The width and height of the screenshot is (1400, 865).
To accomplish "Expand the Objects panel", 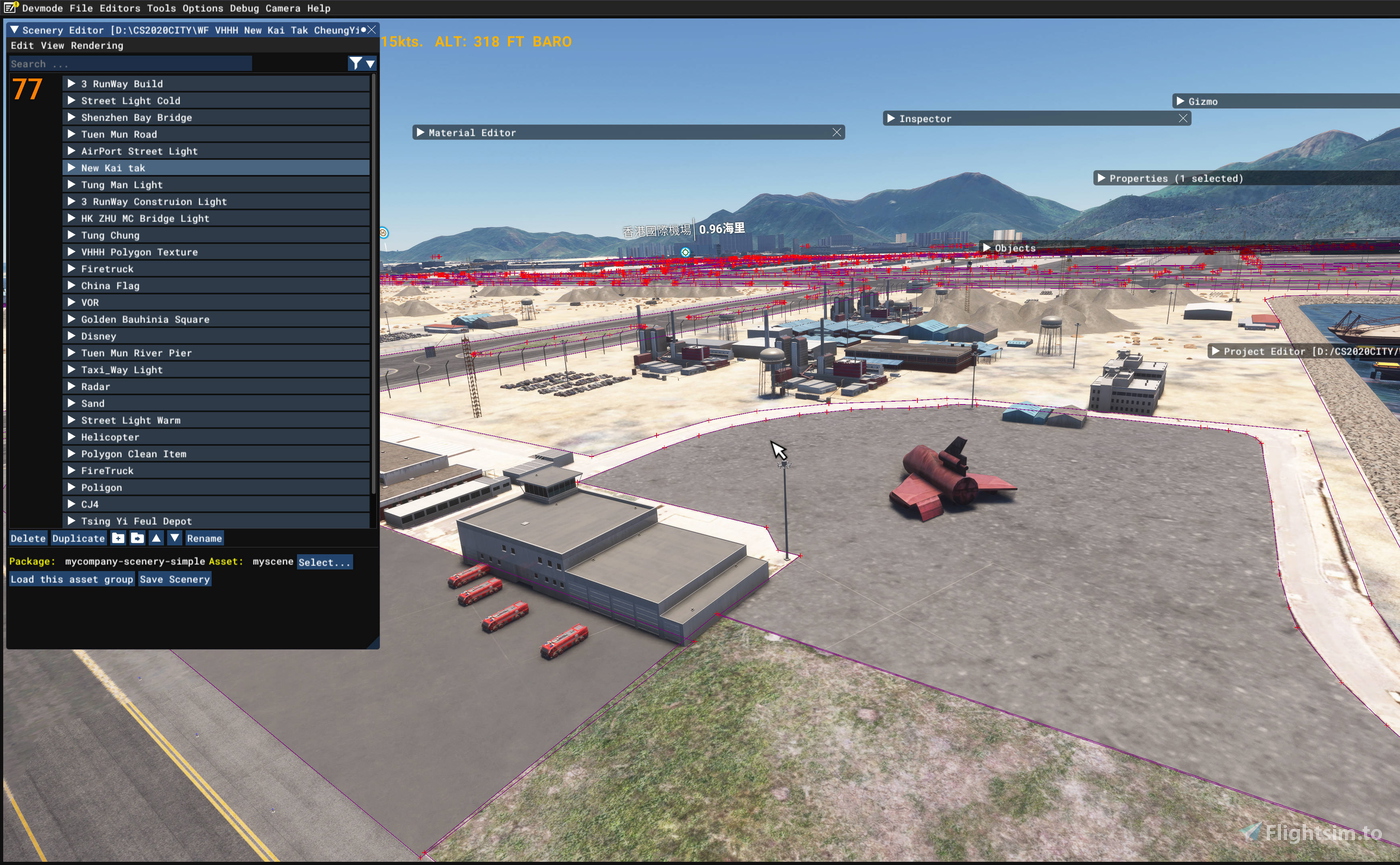I will coord(986,247).
